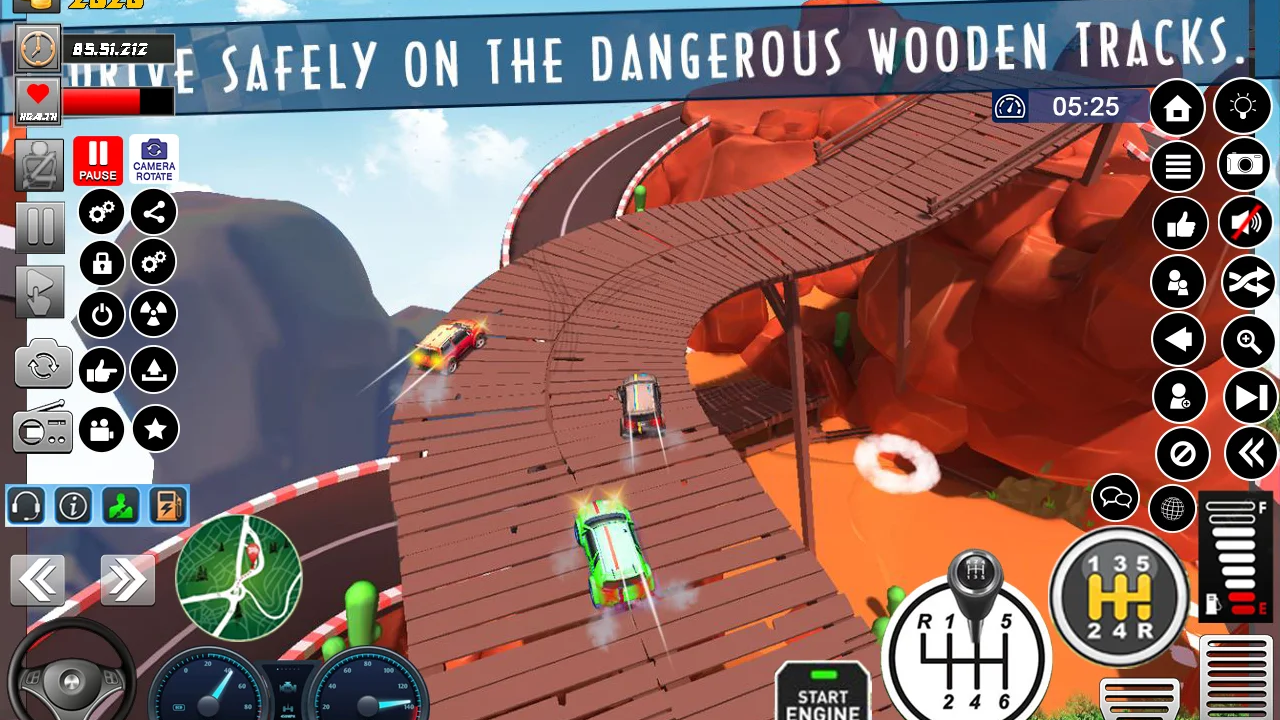Open the radio panel
This screenshot has width=1280, height=720.
pyautogui.click(x=42, y=429)
